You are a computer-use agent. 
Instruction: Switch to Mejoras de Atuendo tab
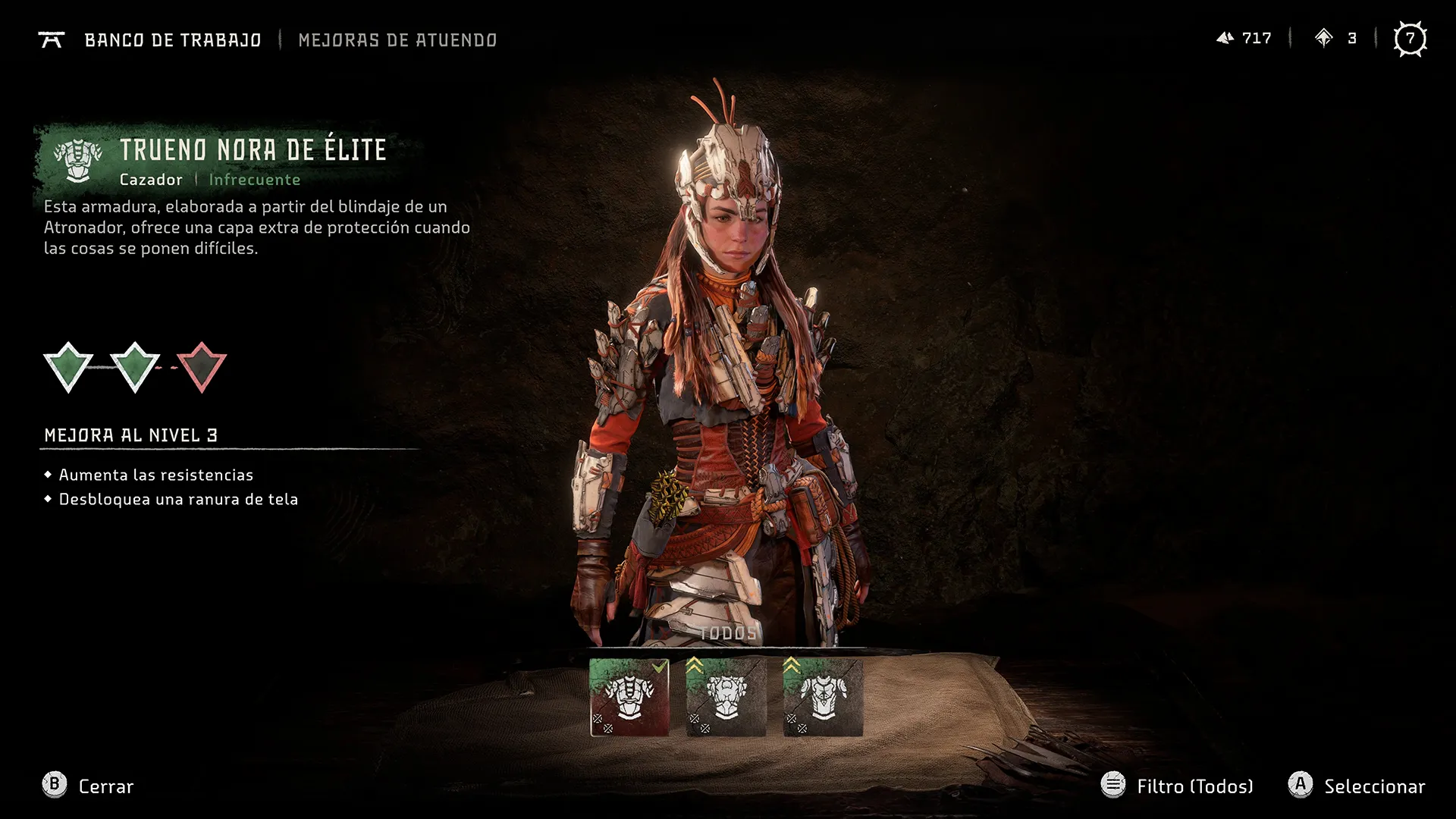(x=397, y=40)
